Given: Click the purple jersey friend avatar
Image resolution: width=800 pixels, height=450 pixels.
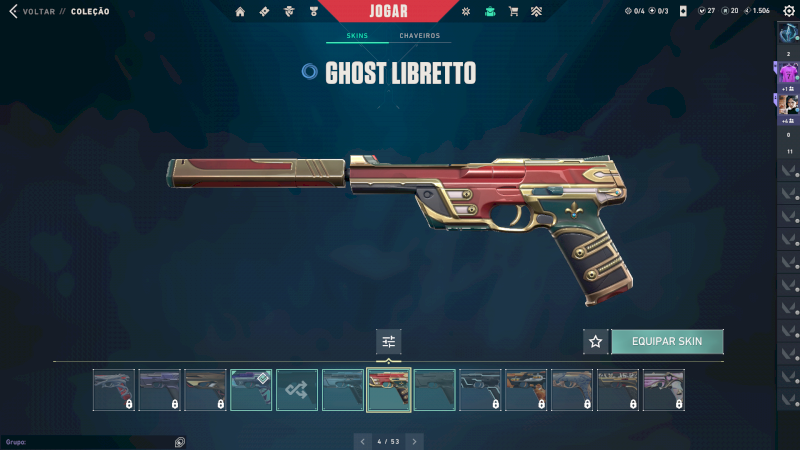Looking at the screenshot, I should (788, 74).
